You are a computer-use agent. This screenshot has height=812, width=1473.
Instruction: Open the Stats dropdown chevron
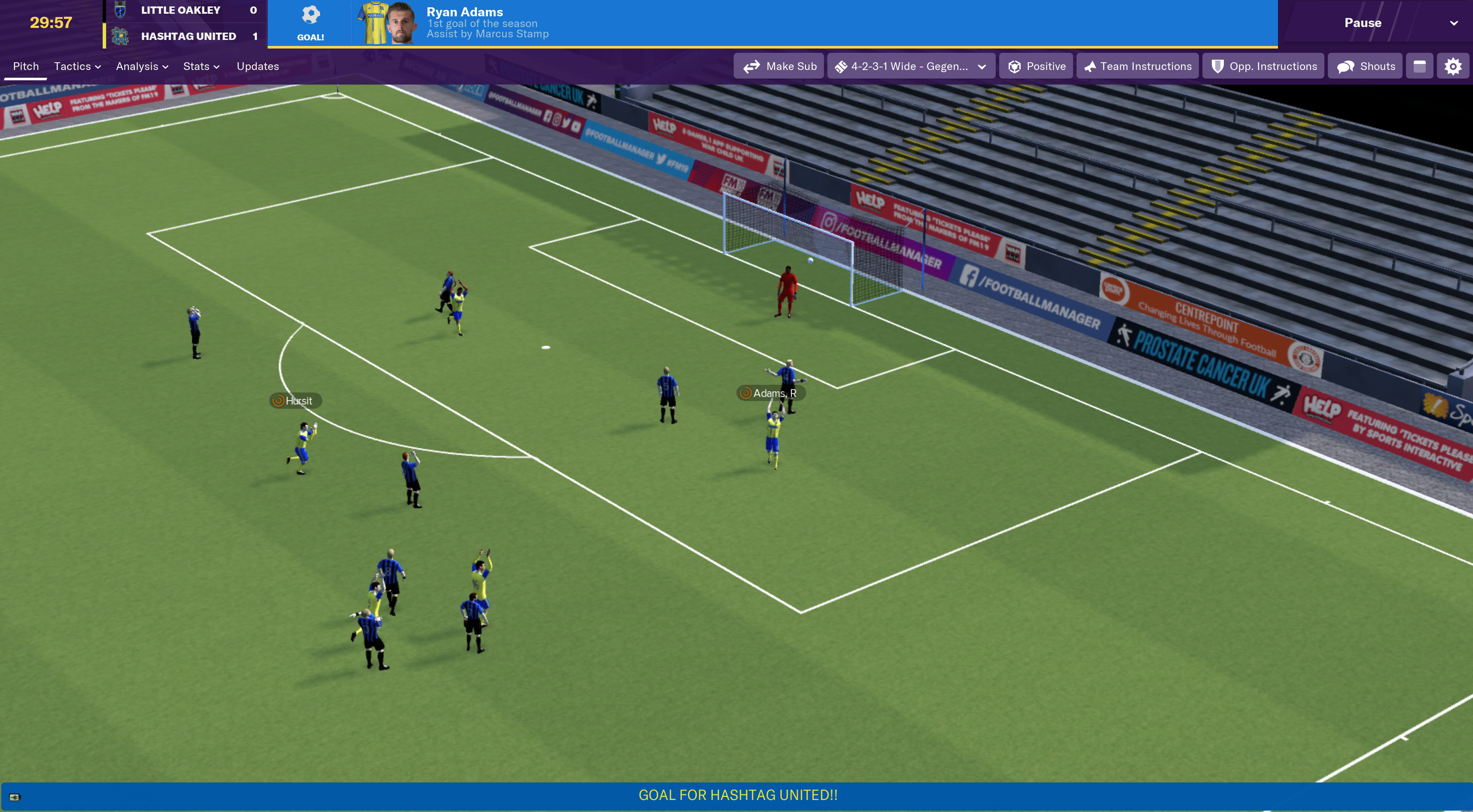(x=216, y=66)
